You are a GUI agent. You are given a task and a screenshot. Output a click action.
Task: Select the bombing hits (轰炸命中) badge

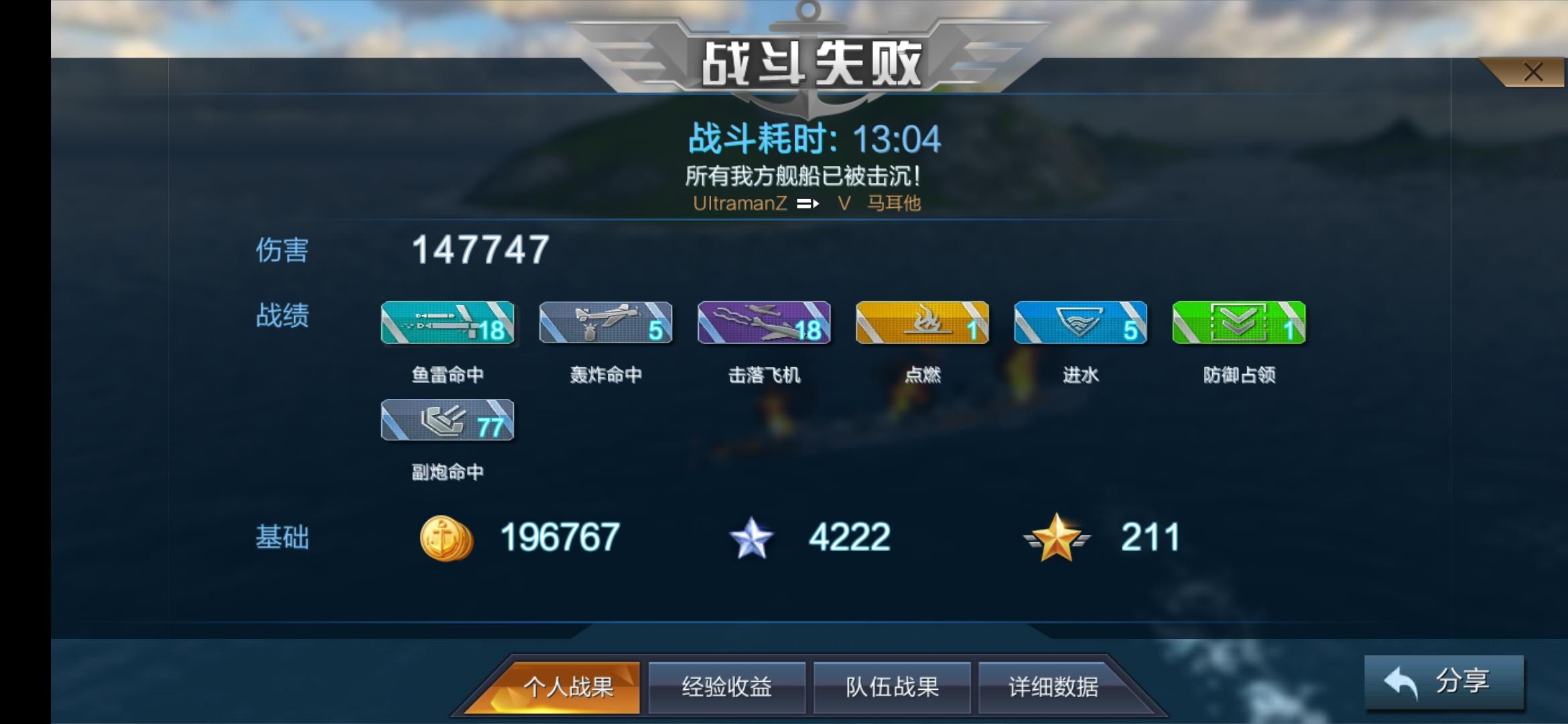pos(606,322)
